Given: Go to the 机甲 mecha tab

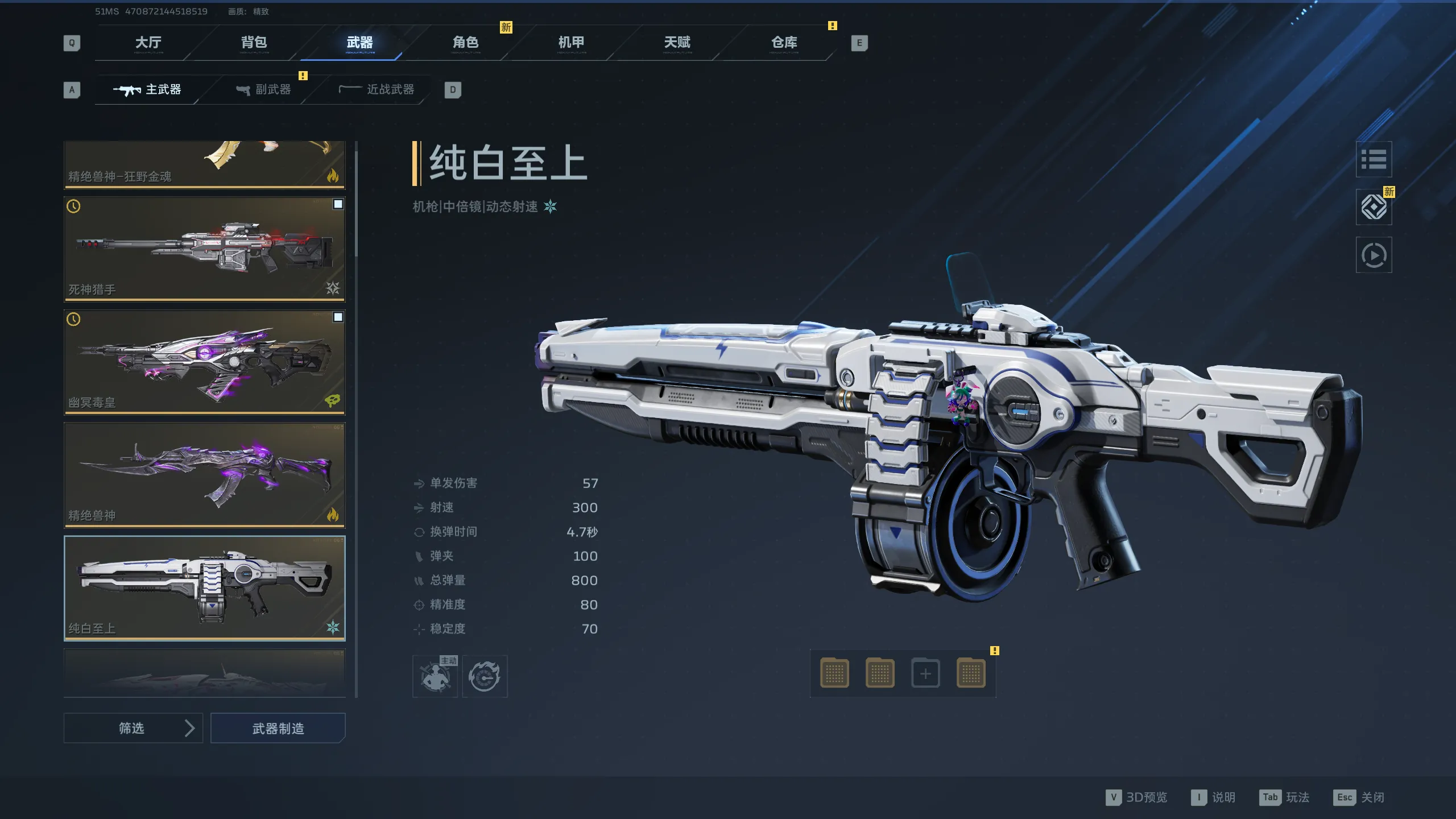Looking at the screenshot, I should point(571,43).
